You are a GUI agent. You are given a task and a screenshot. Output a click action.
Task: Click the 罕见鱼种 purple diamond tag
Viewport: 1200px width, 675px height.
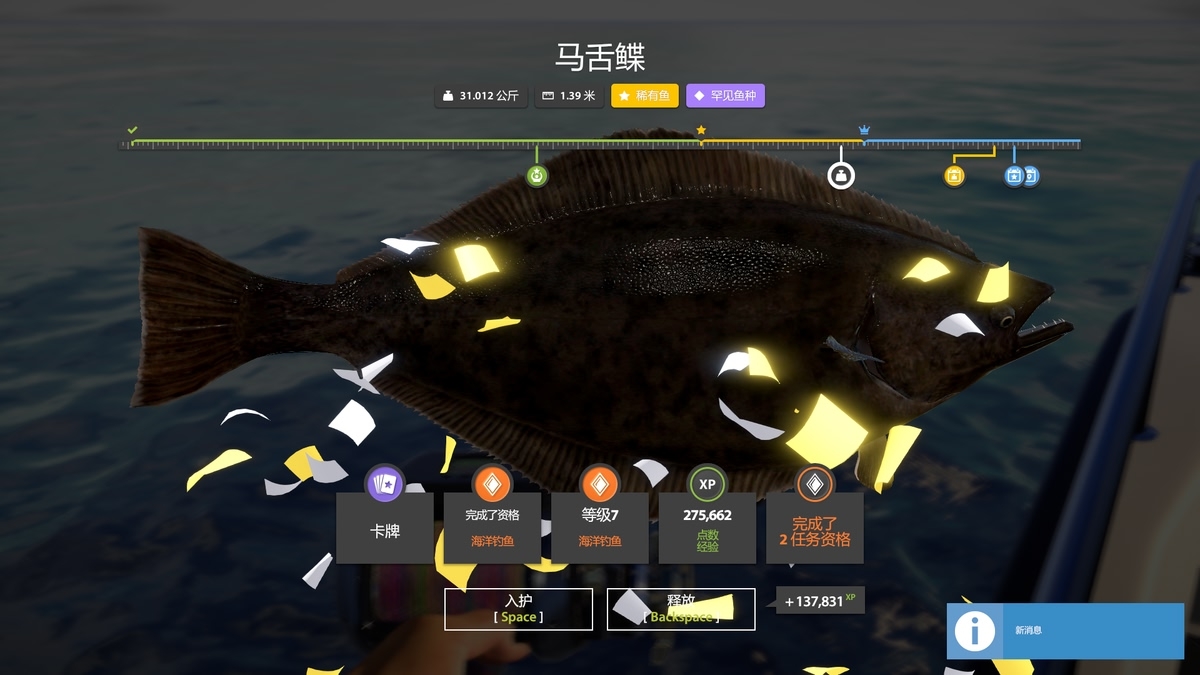click(725, 96)
